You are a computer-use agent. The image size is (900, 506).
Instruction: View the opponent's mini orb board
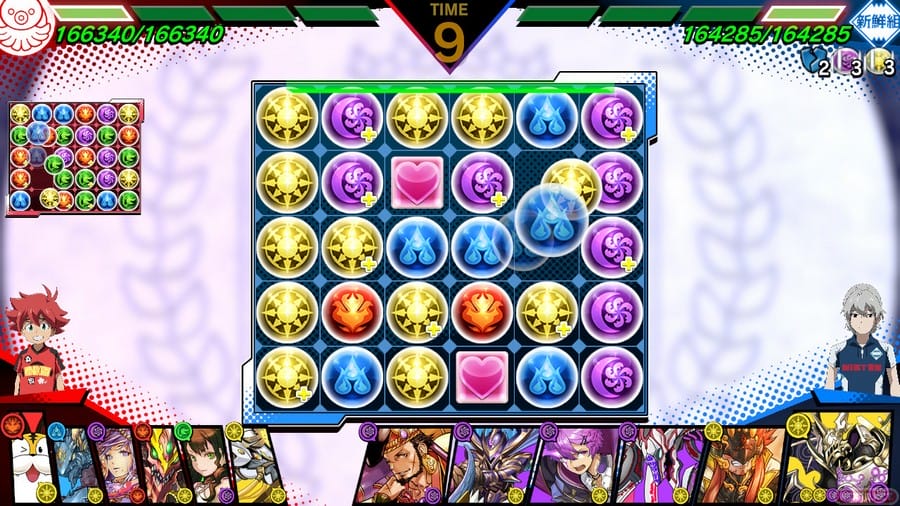(x=73, y=156)
